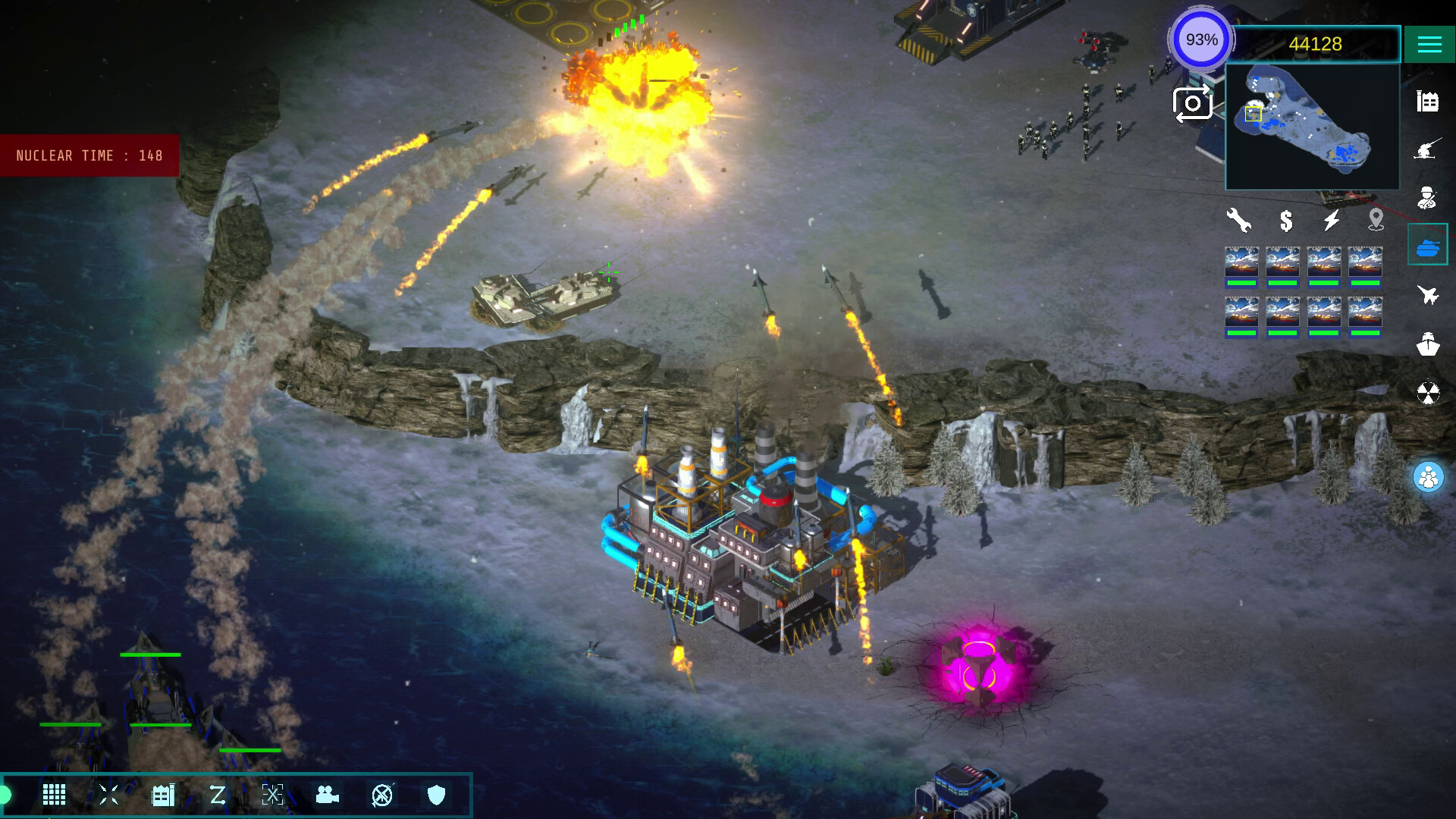1456x819 pixels.
Task: Activate the factory icon in bottom toolbar
Action: click(163, 795)
